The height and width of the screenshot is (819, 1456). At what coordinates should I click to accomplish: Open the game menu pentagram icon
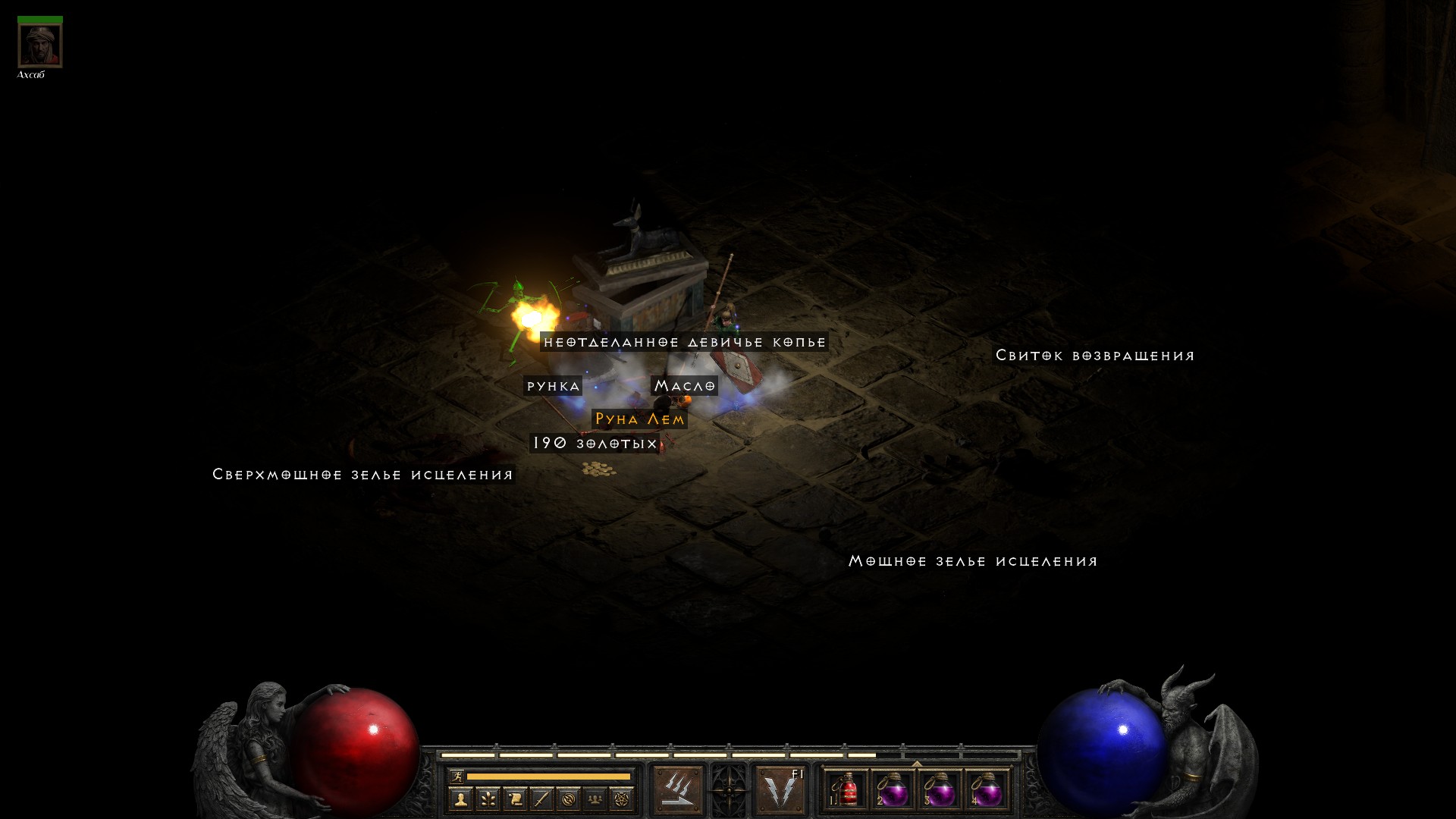[x=622, y=799]
